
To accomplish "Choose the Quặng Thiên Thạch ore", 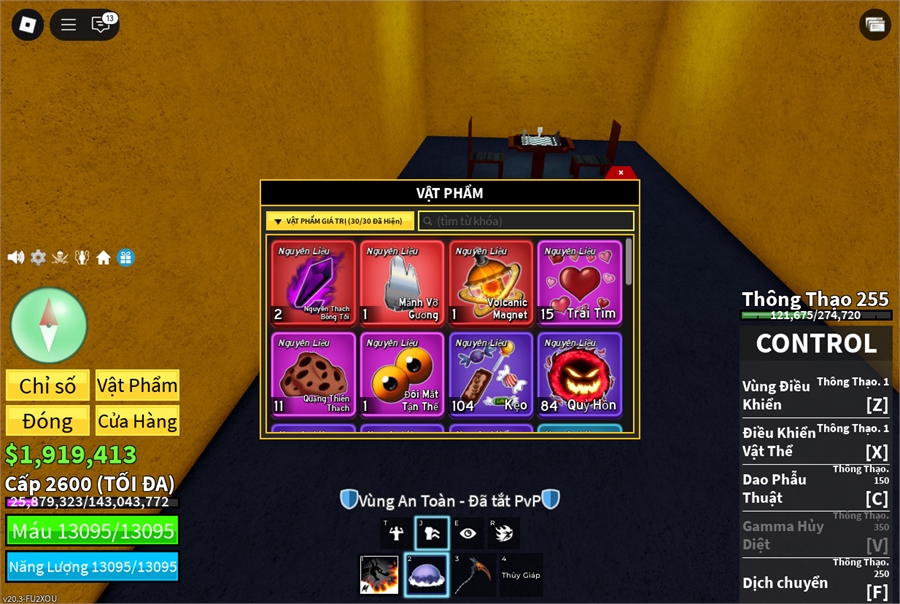I will pyautogui.click(x=314, y=374).
